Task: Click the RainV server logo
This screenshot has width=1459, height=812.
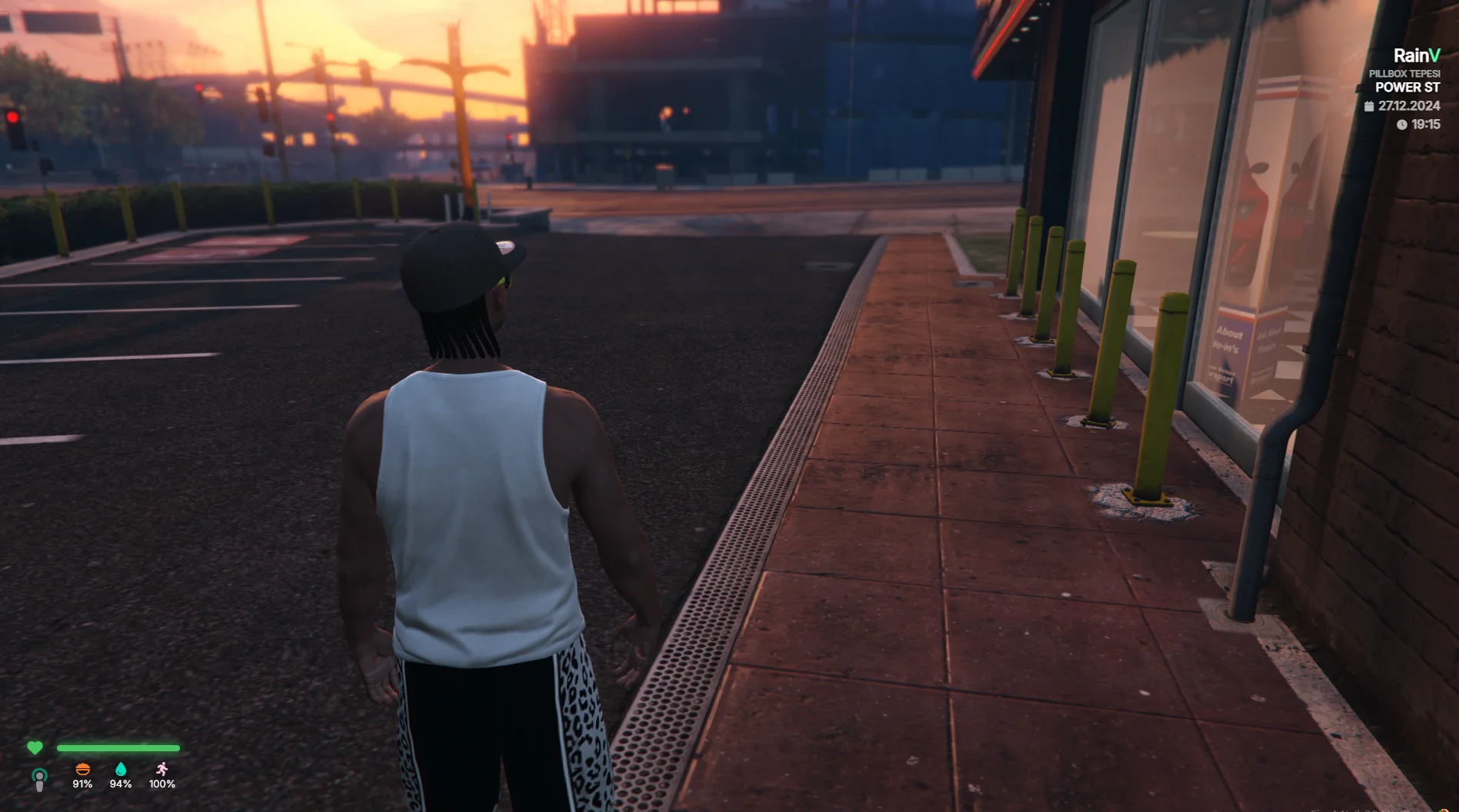Action: click(1417, 55)
